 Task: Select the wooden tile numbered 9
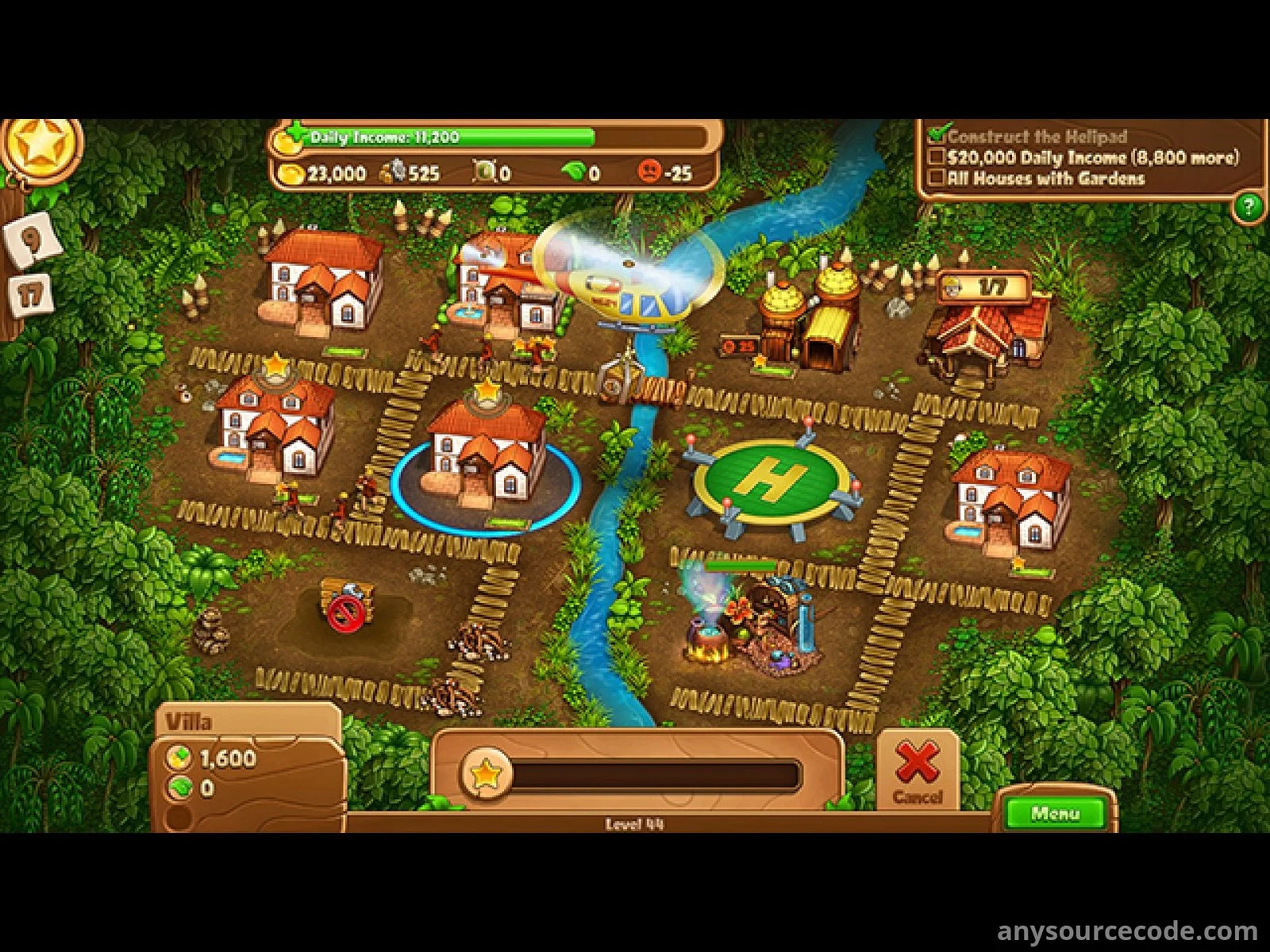(x=33, y=238)
